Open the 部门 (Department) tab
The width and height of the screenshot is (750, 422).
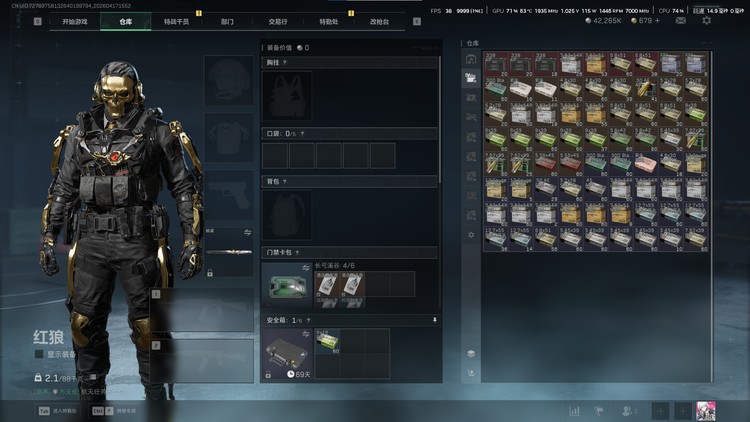[227, 21]
